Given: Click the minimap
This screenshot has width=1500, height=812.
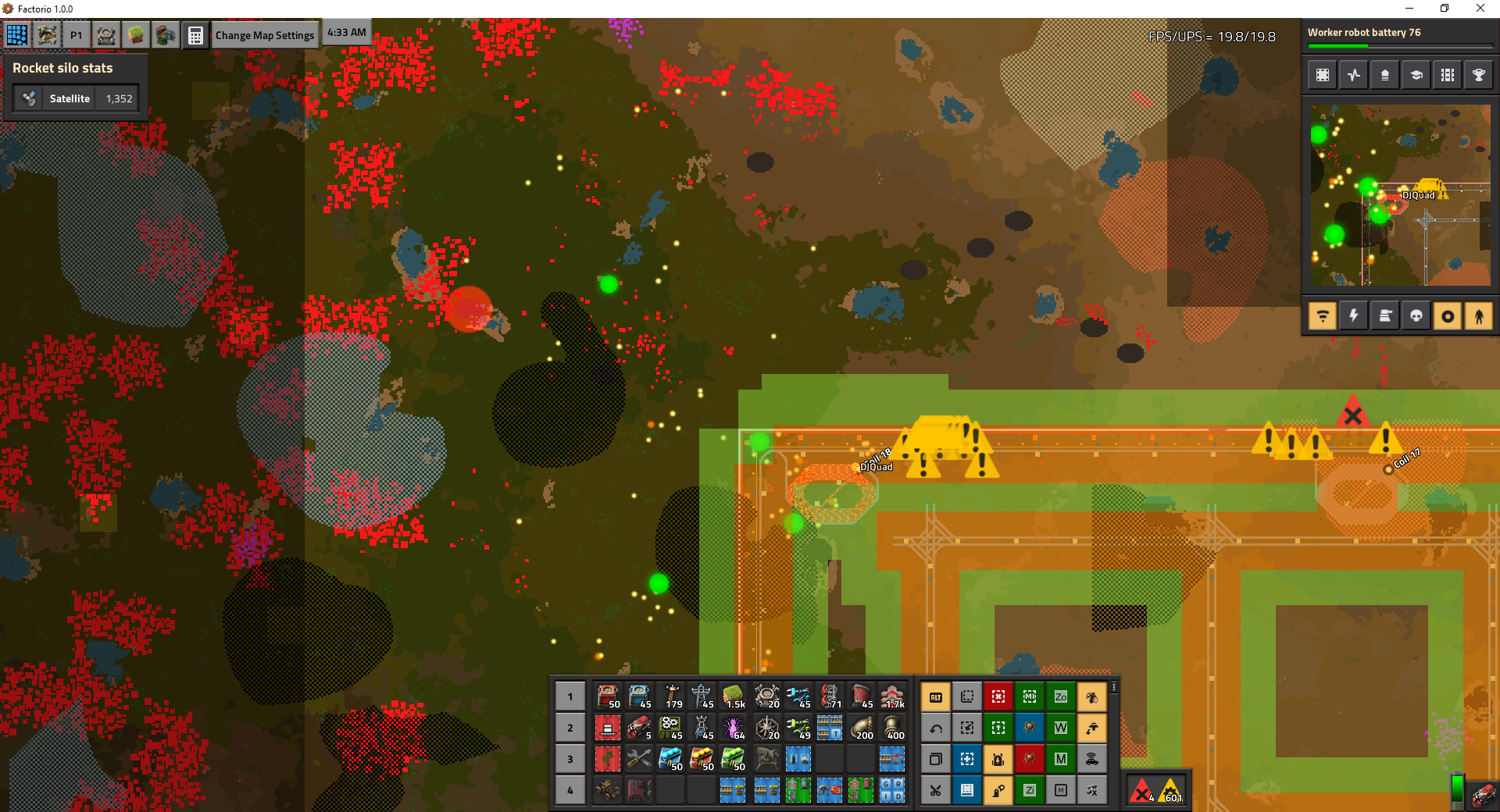Looking at the screenshot, I should [1400, 195].
